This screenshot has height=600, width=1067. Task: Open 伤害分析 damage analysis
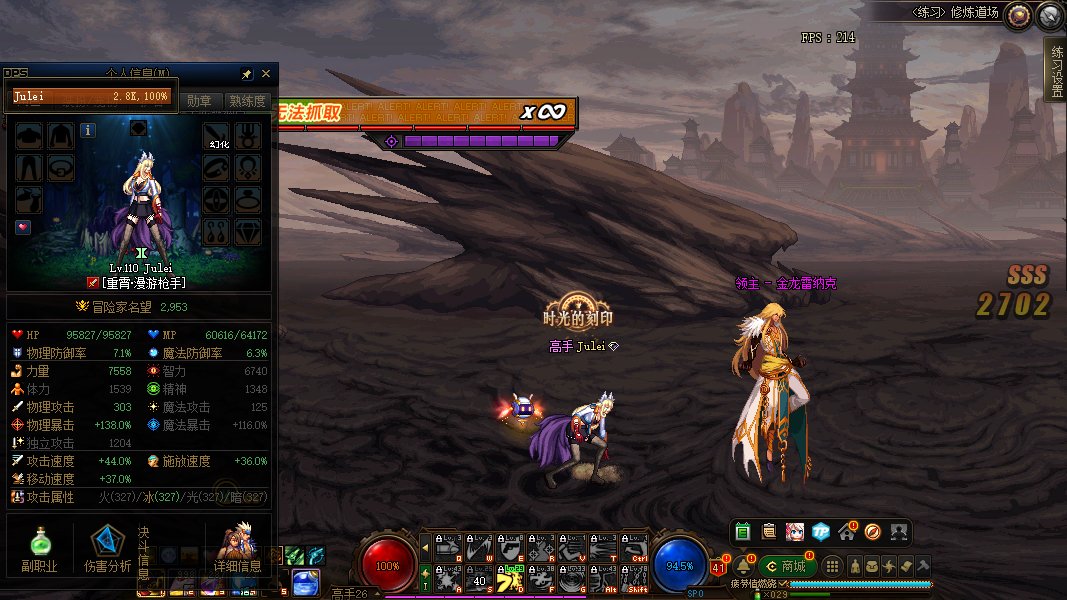tap(108, 549)
